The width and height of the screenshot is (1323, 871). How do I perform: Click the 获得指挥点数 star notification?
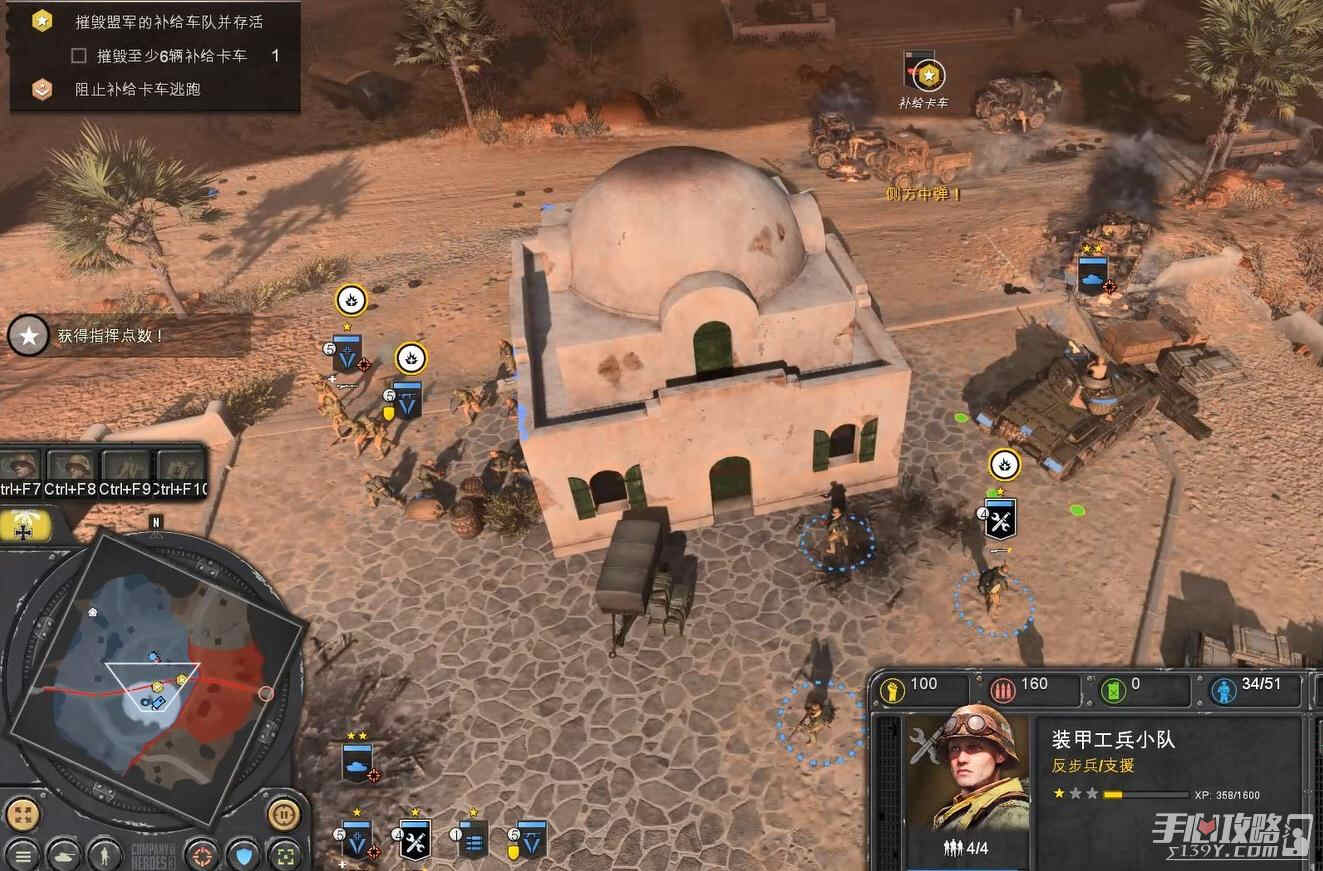(30, 337)
